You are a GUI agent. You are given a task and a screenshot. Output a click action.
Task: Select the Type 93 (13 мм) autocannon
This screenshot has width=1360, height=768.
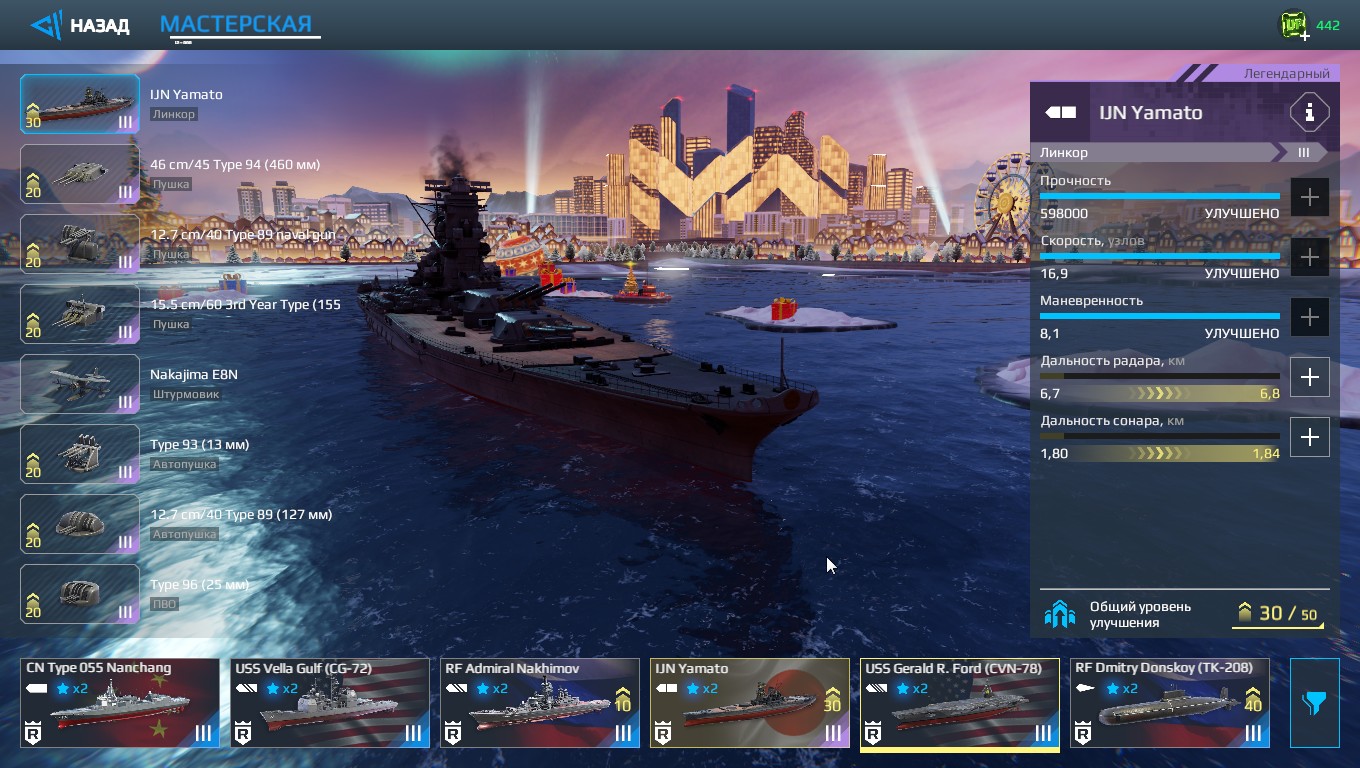(x=80, y=454)
